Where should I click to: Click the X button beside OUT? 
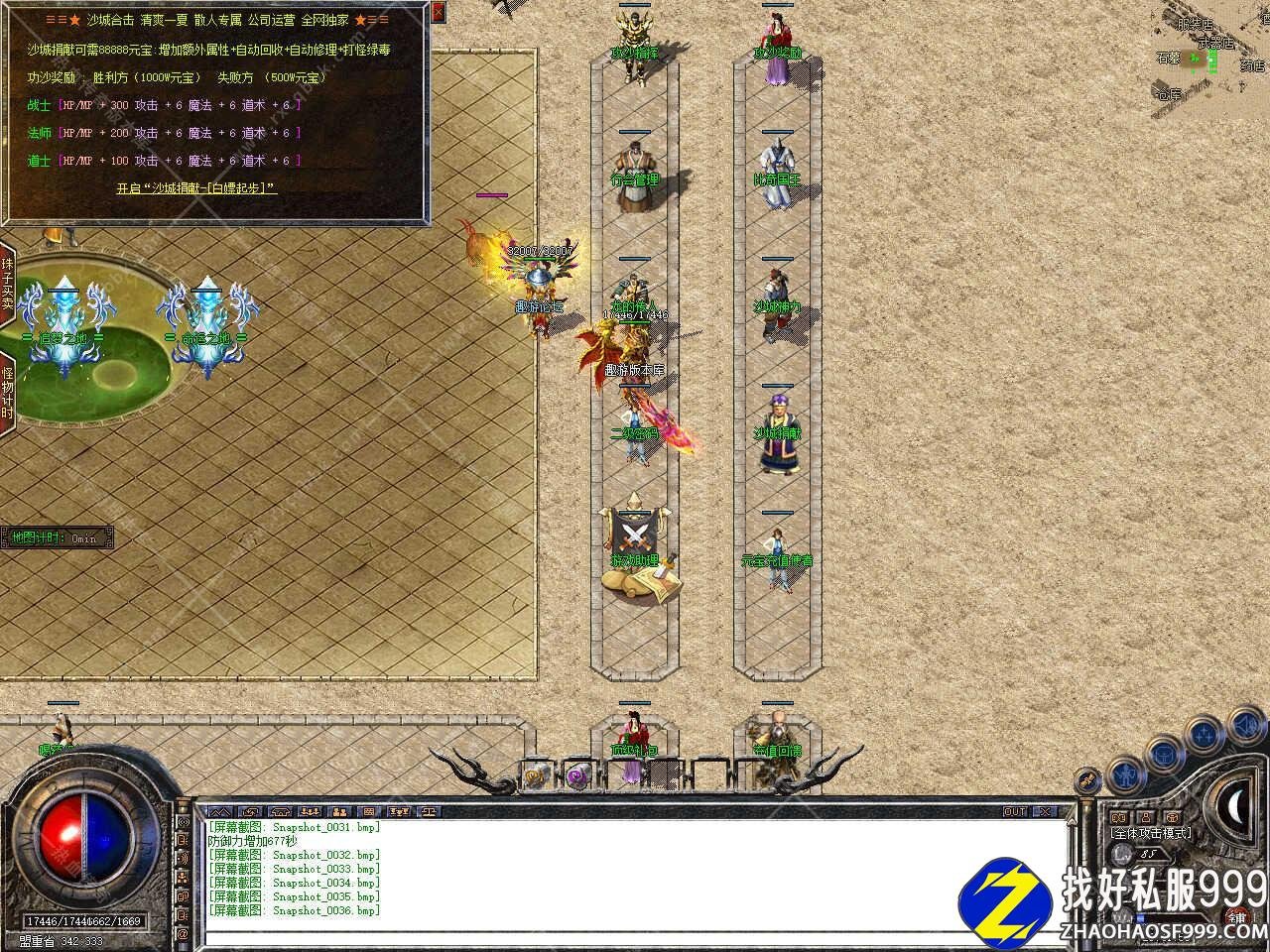click(1045, 811)
